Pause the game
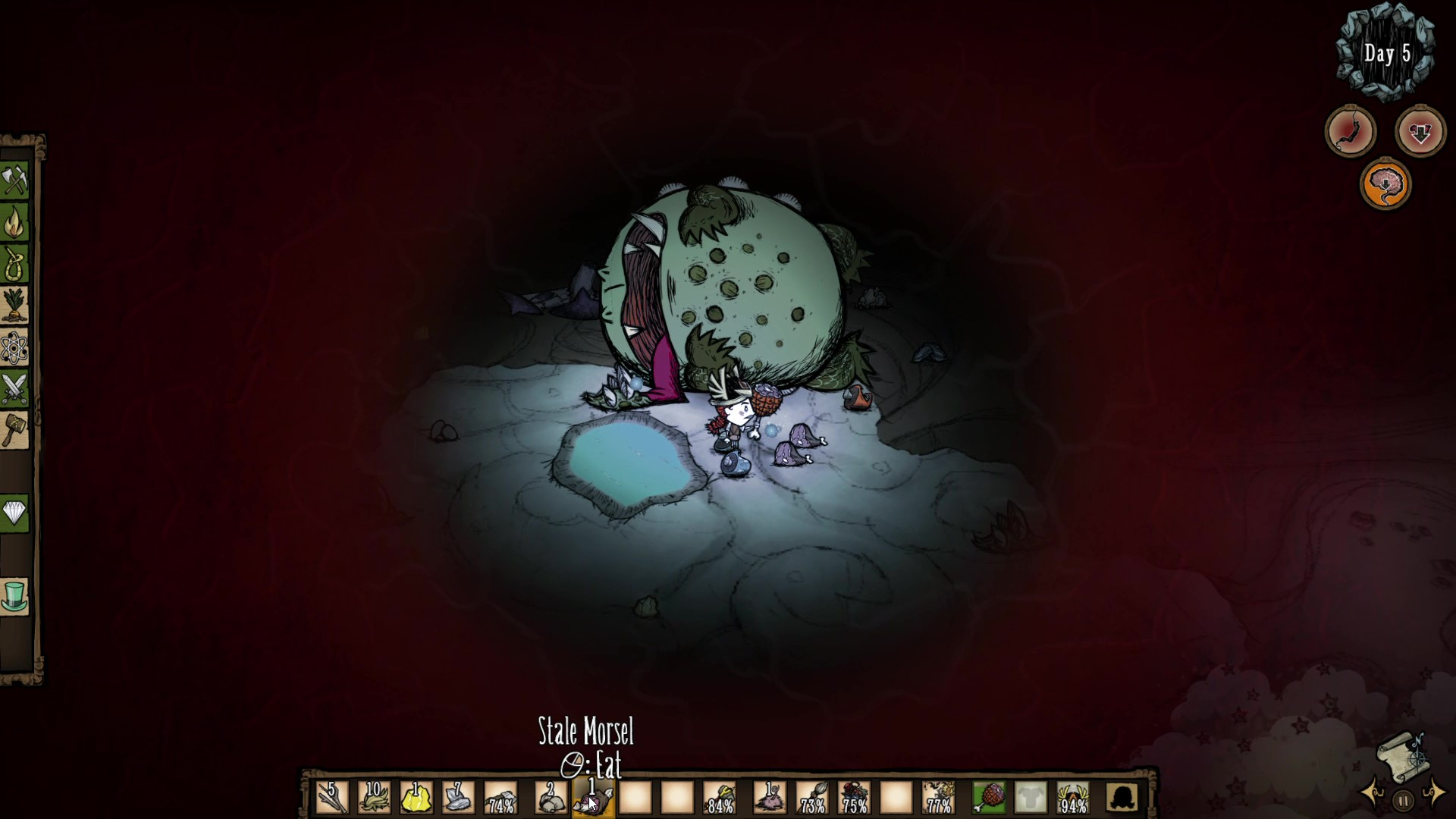The width and height of the screenshot is (1456, 819). 1404,800
